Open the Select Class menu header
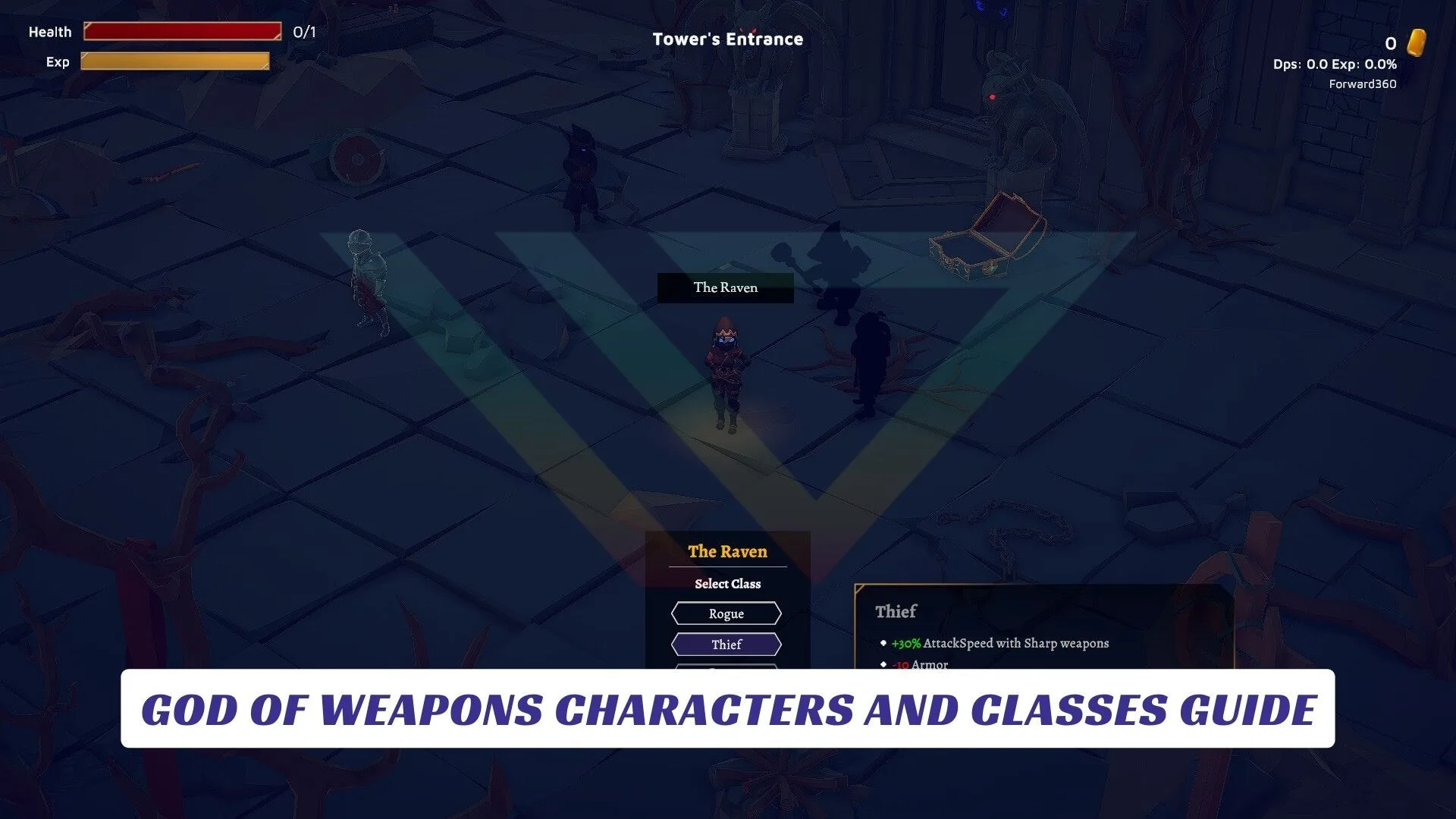The width and height of the screenshot is (1456, 819). (x=726, y=584)
